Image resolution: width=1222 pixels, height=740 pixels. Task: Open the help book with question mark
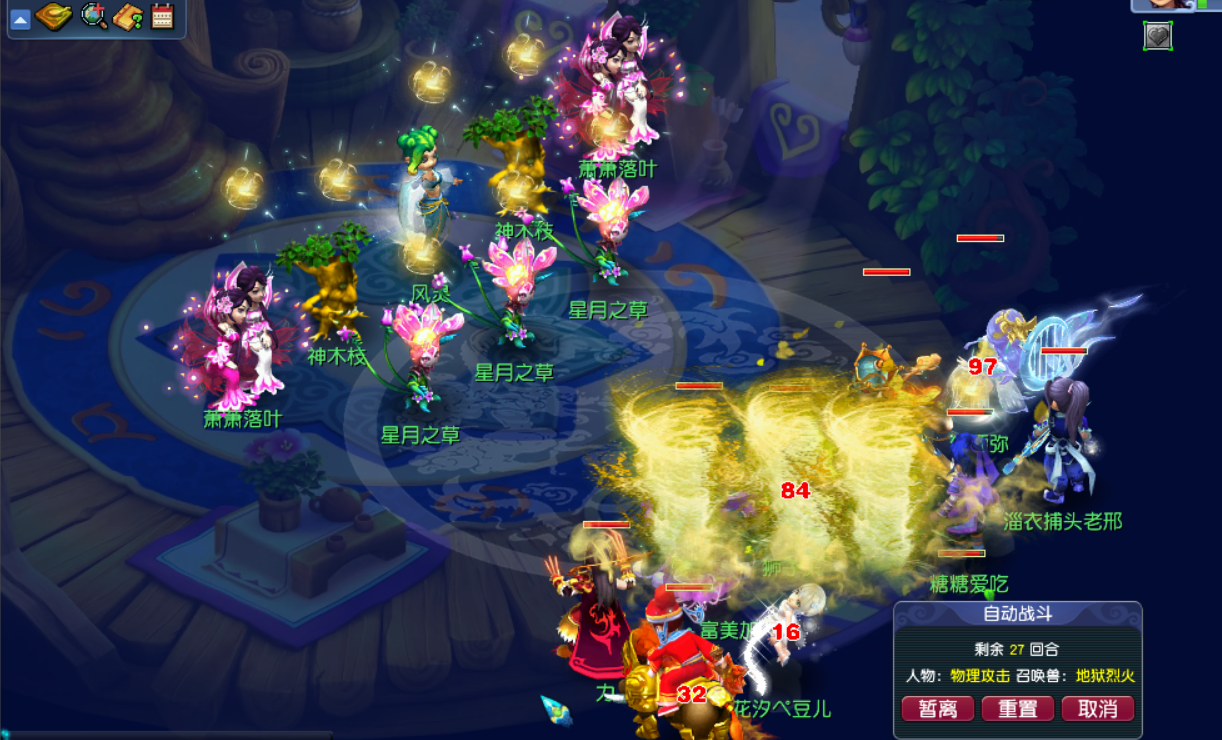click(128, 16)
